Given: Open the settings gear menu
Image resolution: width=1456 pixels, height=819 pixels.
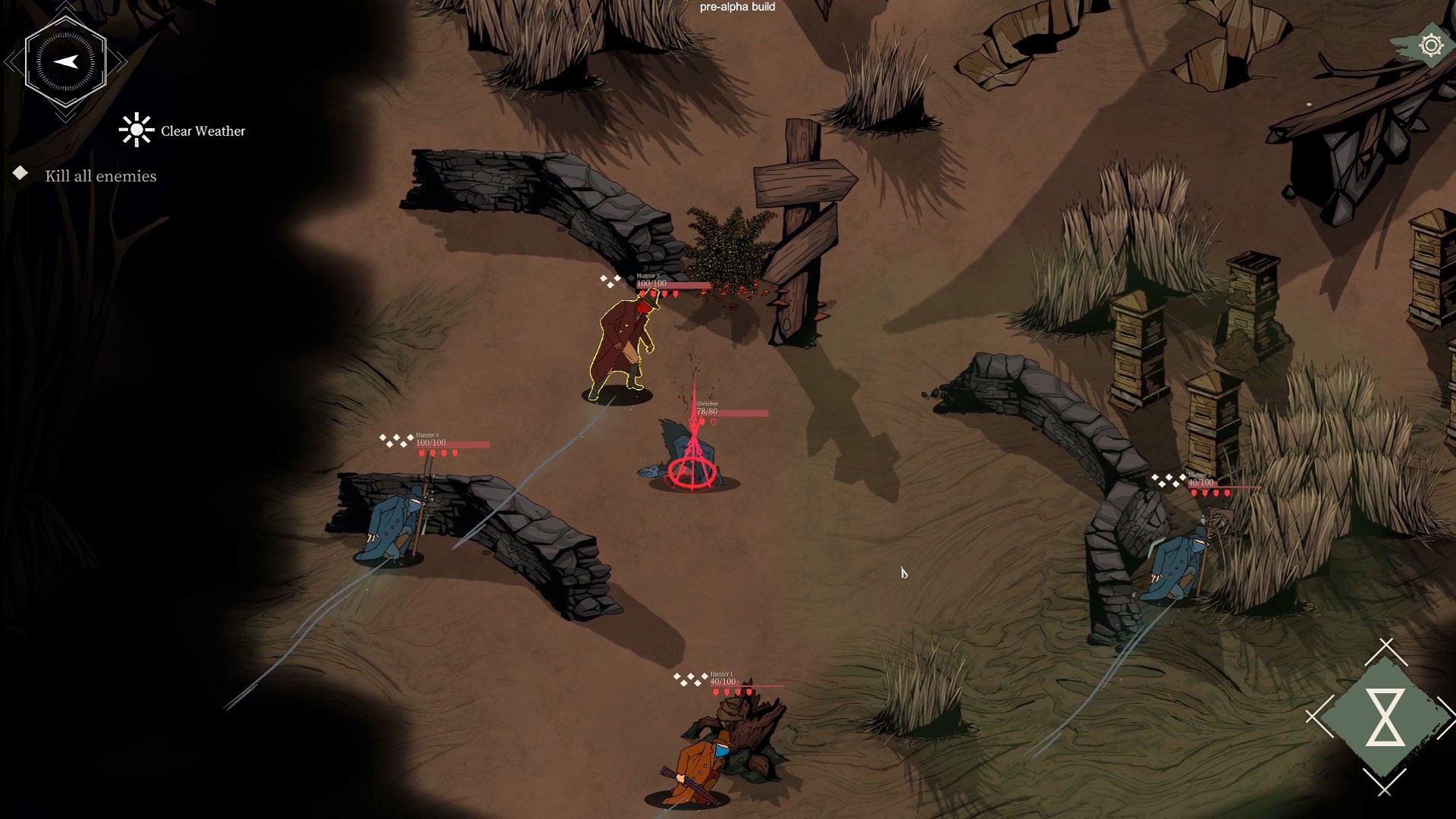Looking at the screenshot, I should coord(1430,46).
